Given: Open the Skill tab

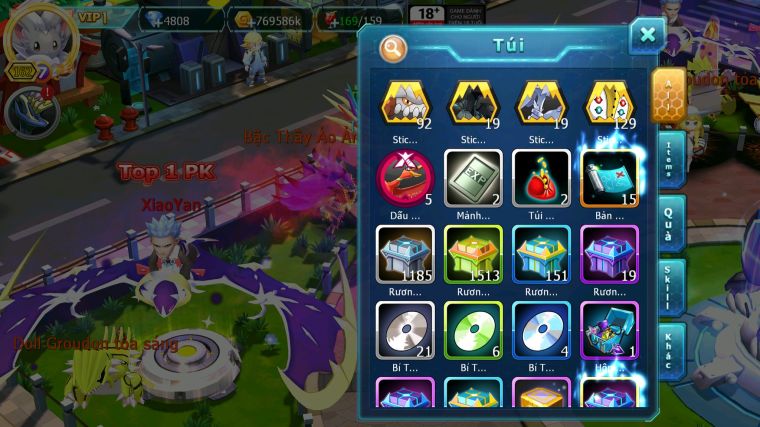Looking at the screenshot, I should tap(669, 287).
